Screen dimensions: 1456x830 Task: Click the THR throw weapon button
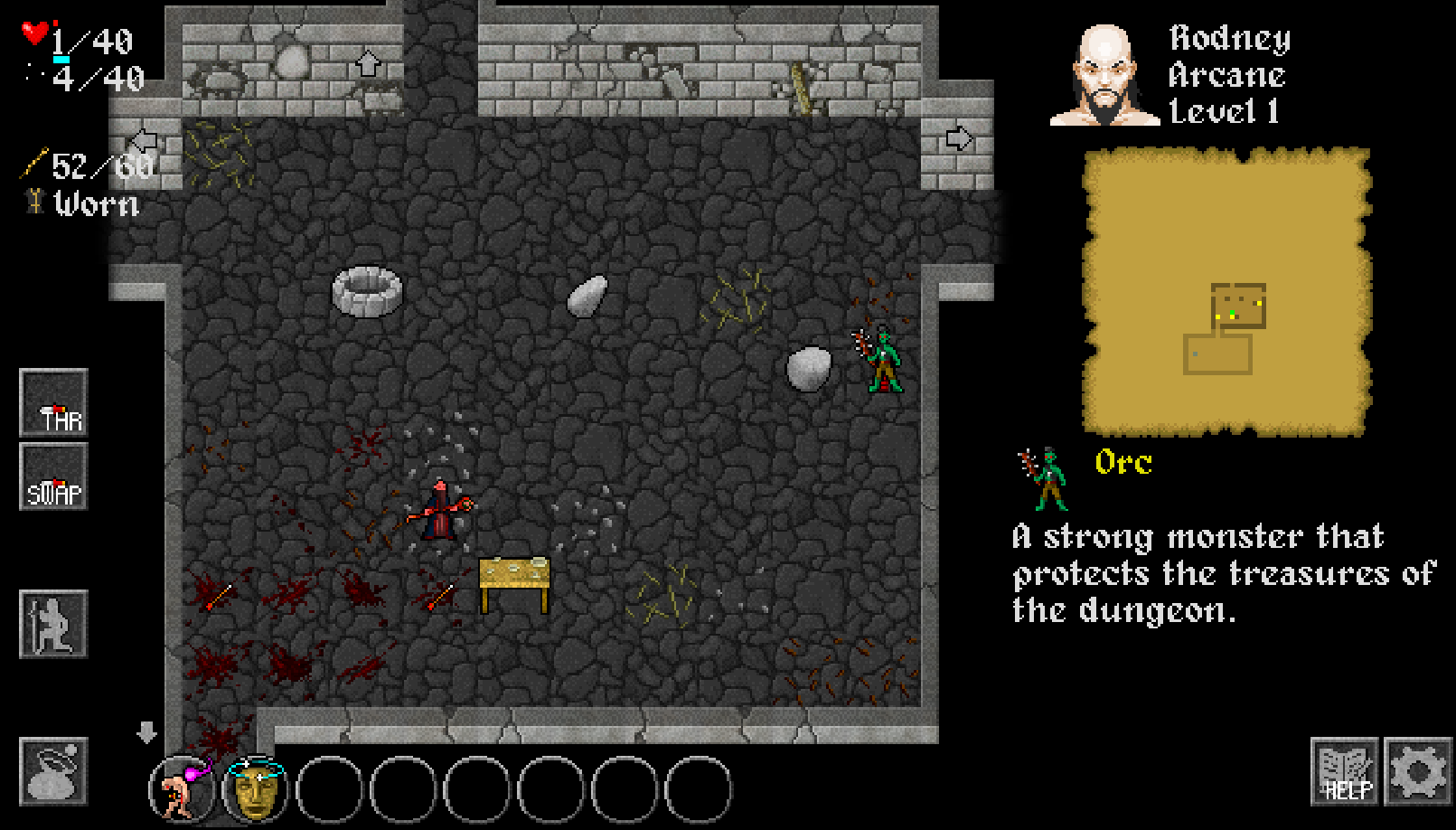[x=53, y=403]
